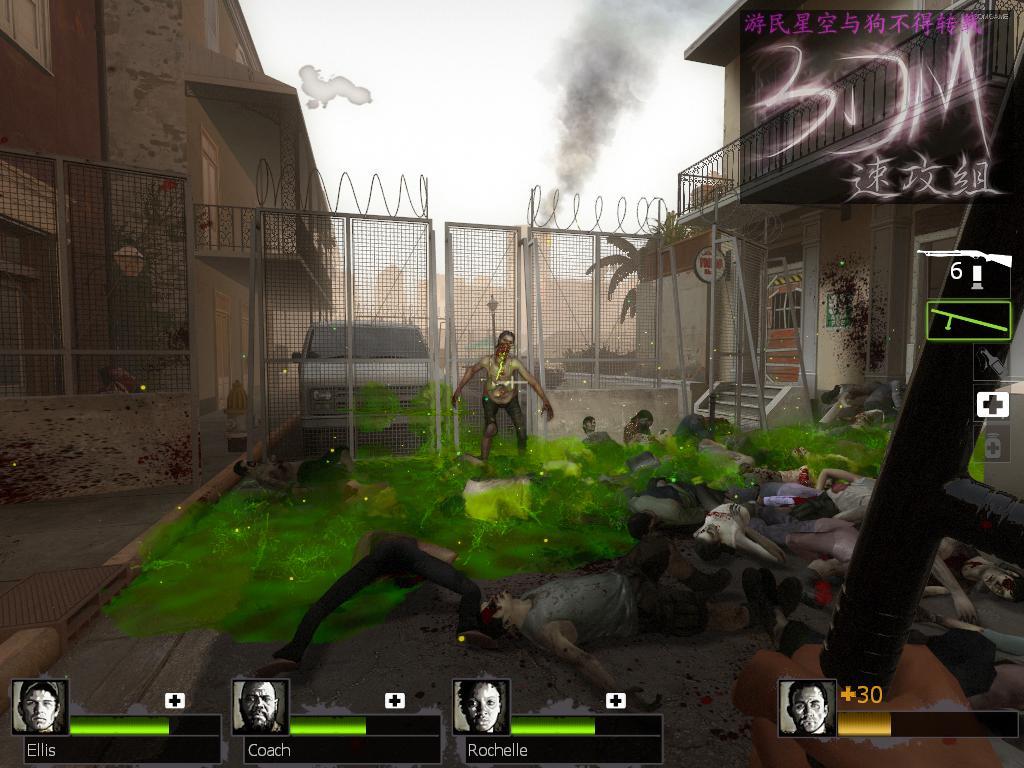
Task: Click your own survivor portrait
Action: click(806, 708)
